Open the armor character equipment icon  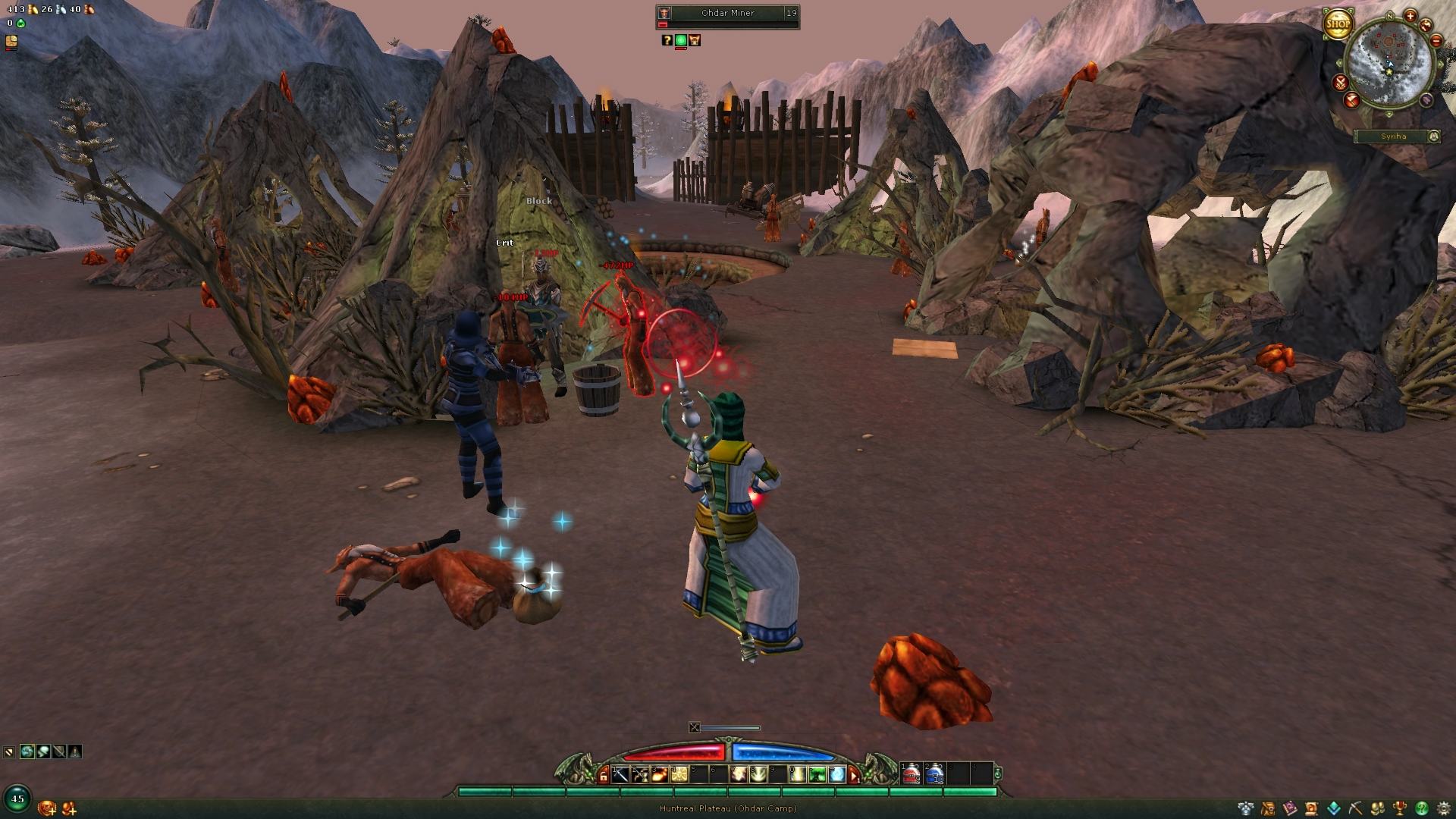[1245, 808]
